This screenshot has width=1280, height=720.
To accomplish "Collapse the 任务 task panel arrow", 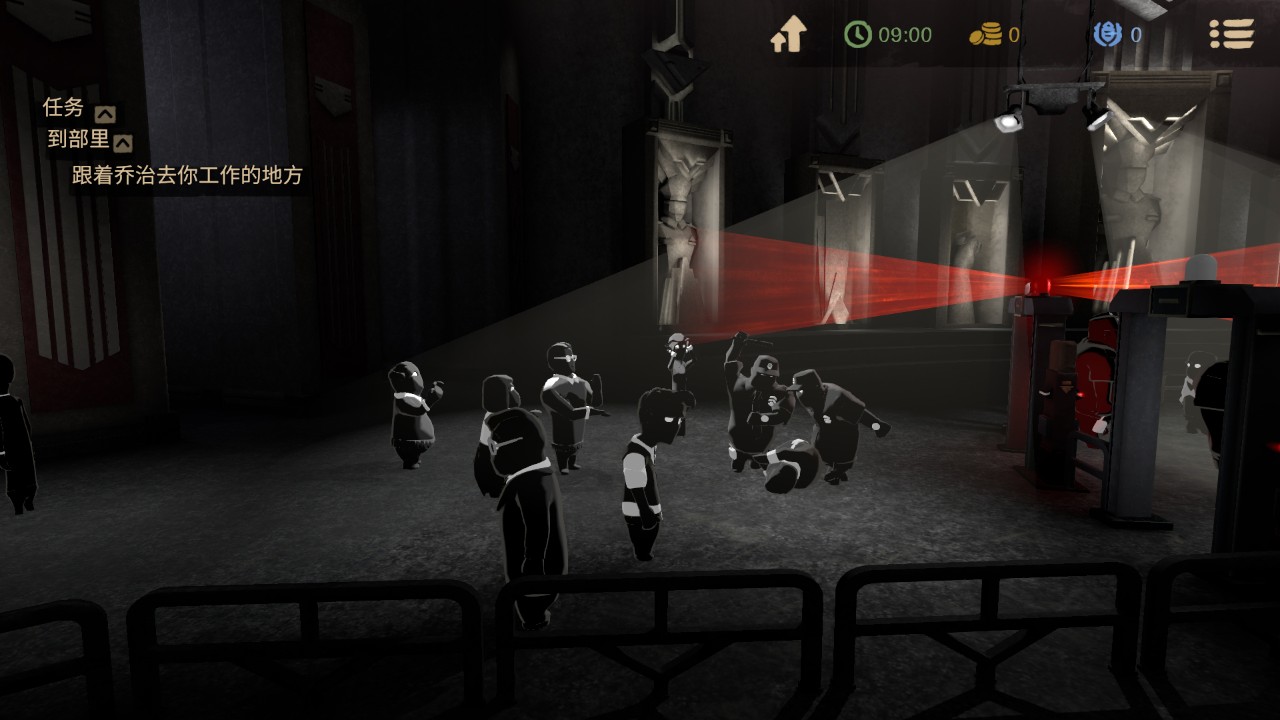I will 104,113.
